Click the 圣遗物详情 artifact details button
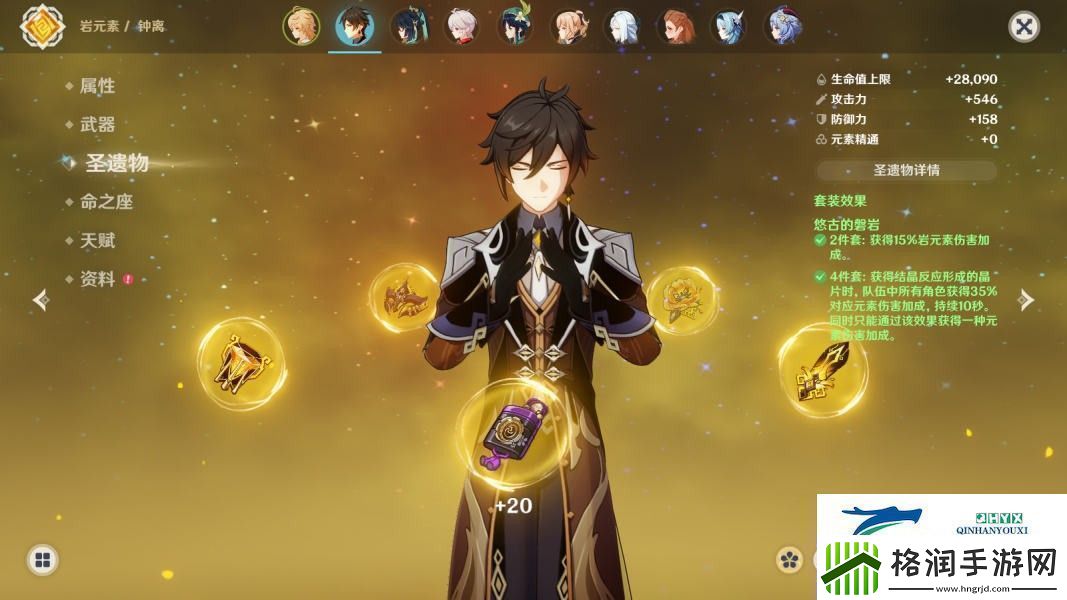 906,170
